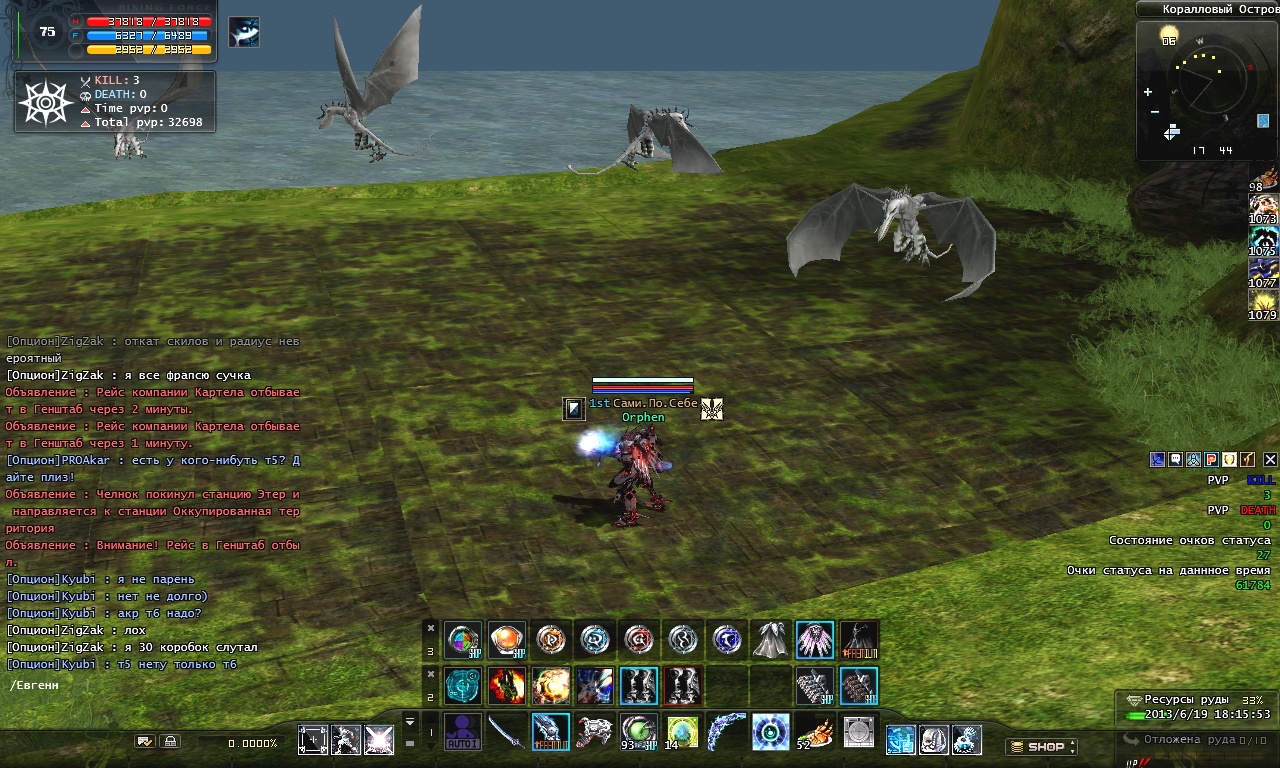Screen dimensions: 1280x768
Task: Activate the teal radar targeting skill
Action: click(463, 686)
